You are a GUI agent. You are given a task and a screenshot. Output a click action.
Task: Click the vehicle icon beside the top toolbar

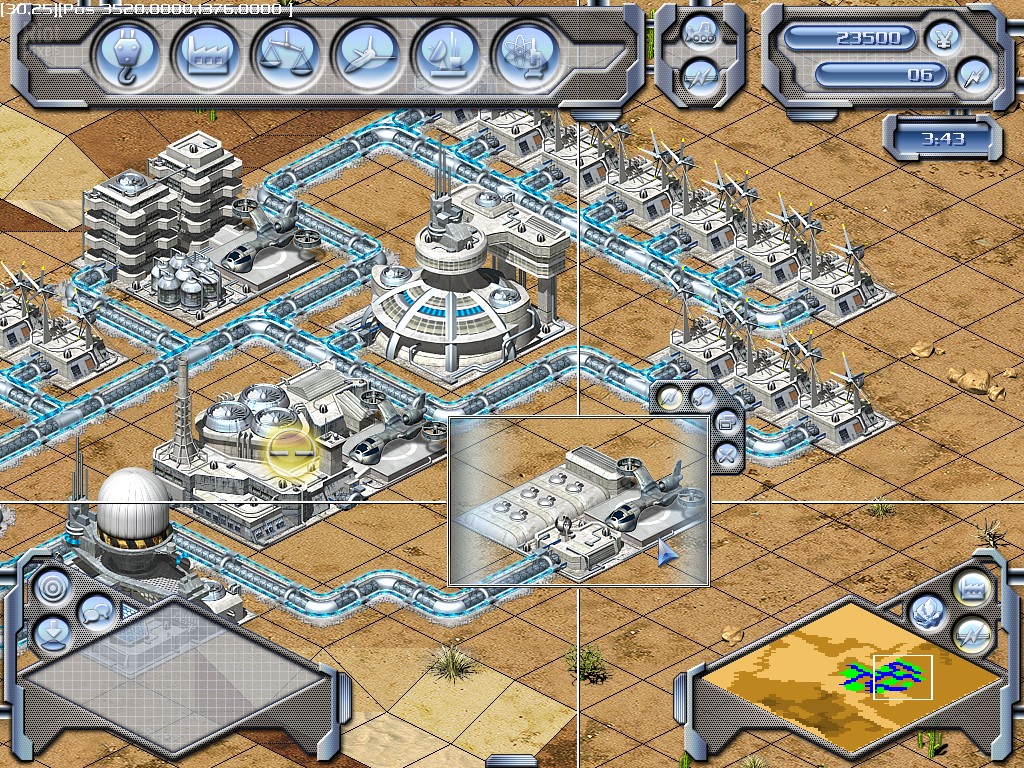[x=701, y=31]
